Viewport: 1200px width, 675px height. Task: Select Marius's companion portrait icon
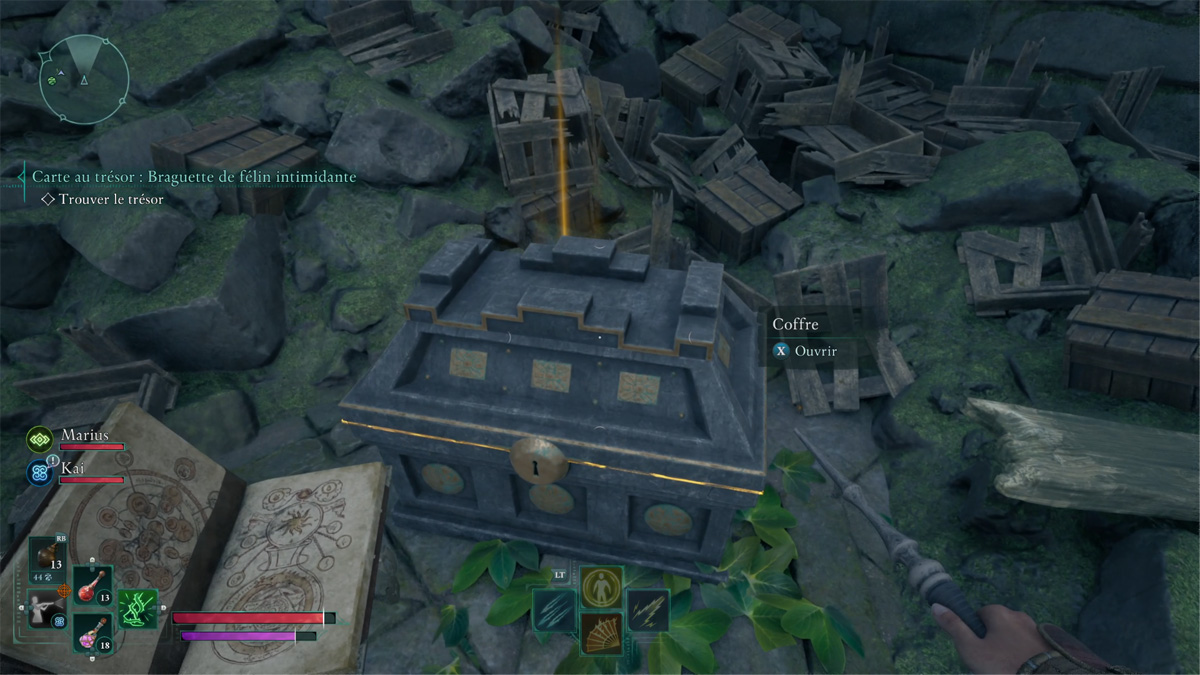42,439
